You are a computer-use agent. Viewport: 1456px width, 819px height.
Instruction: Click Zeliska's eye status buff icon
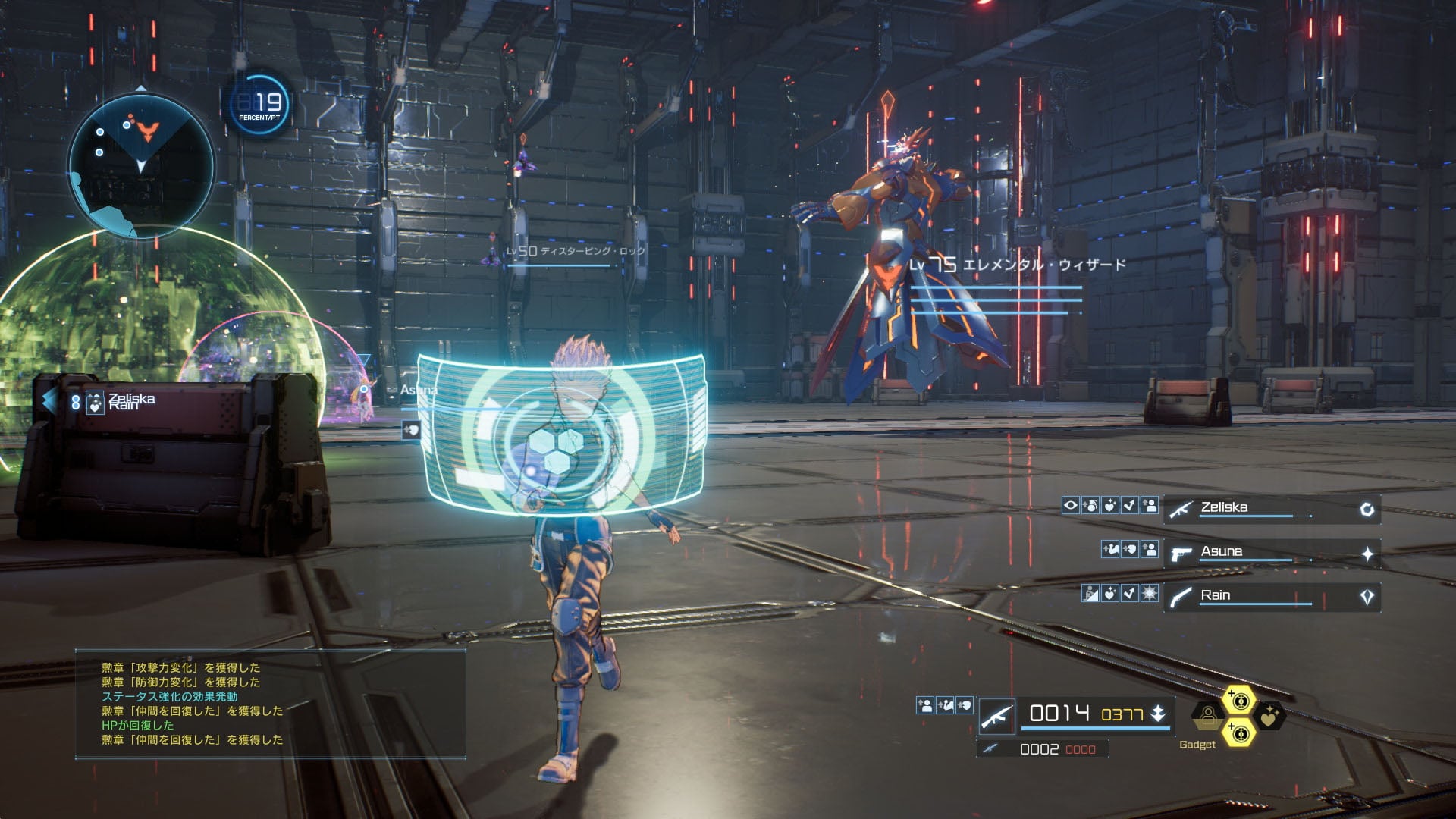coord(1070,505)
